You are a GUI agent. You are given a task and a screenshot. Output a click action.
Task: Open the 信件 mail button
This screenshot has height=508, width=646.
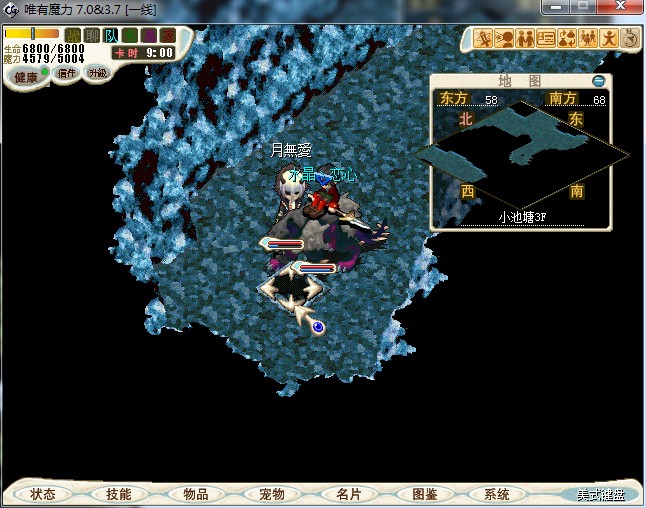67,73
